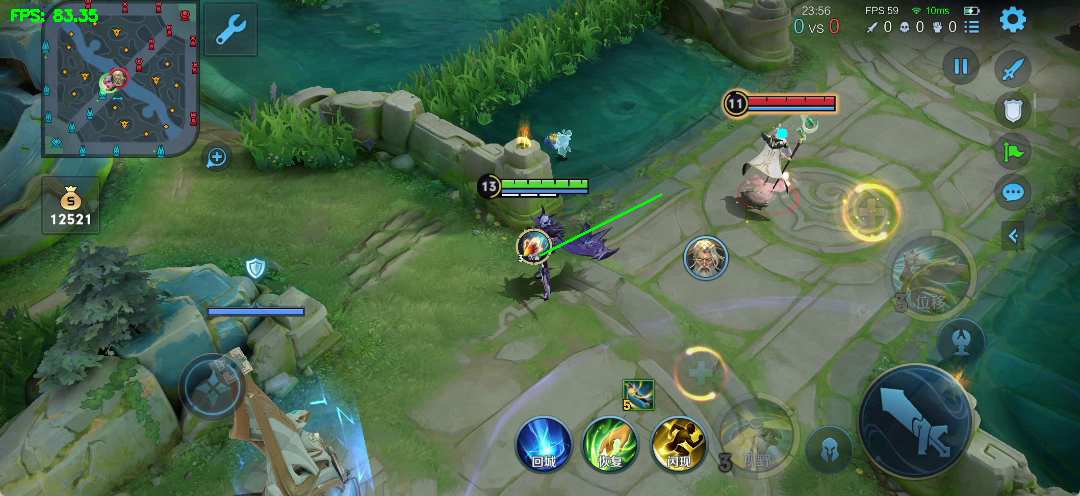Tap the magnifier plus zoom button
The width and height of the screenshot is (1080, 496).
216,157
